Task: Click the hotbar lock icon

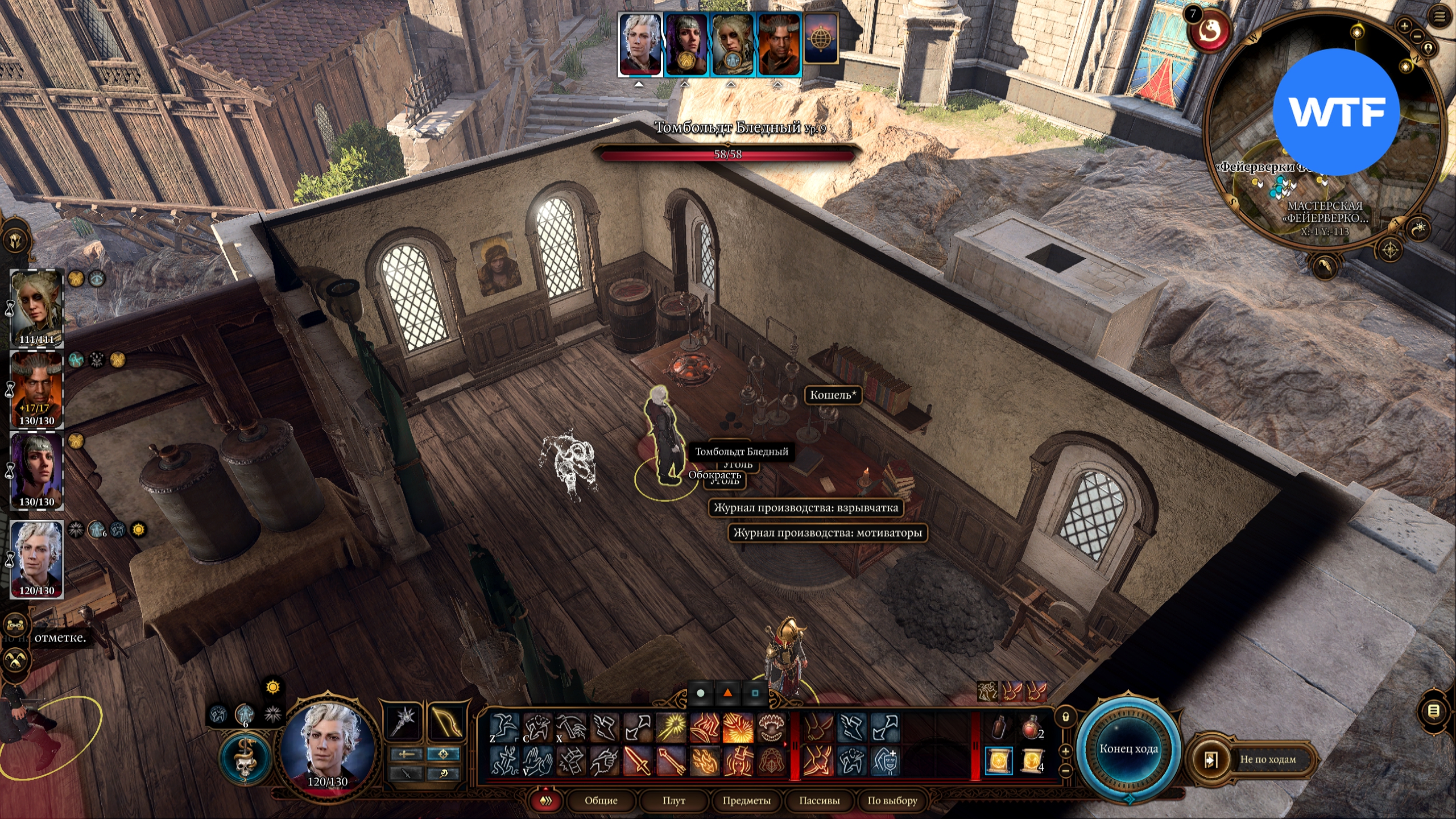Action: pyautogui.click(x=1066, y=717)
